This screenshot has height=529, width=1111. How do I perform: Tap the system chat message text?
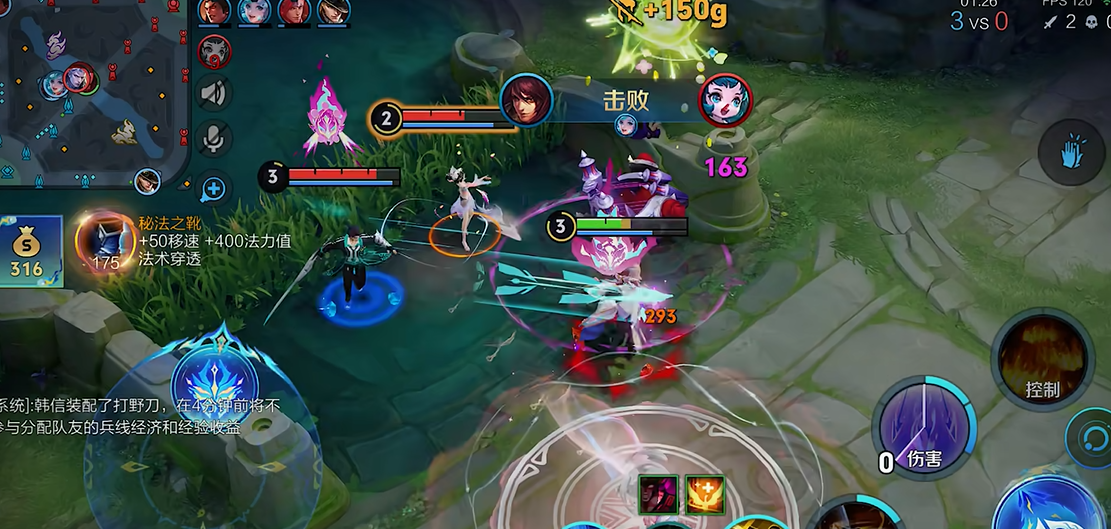tap(140, 416)
